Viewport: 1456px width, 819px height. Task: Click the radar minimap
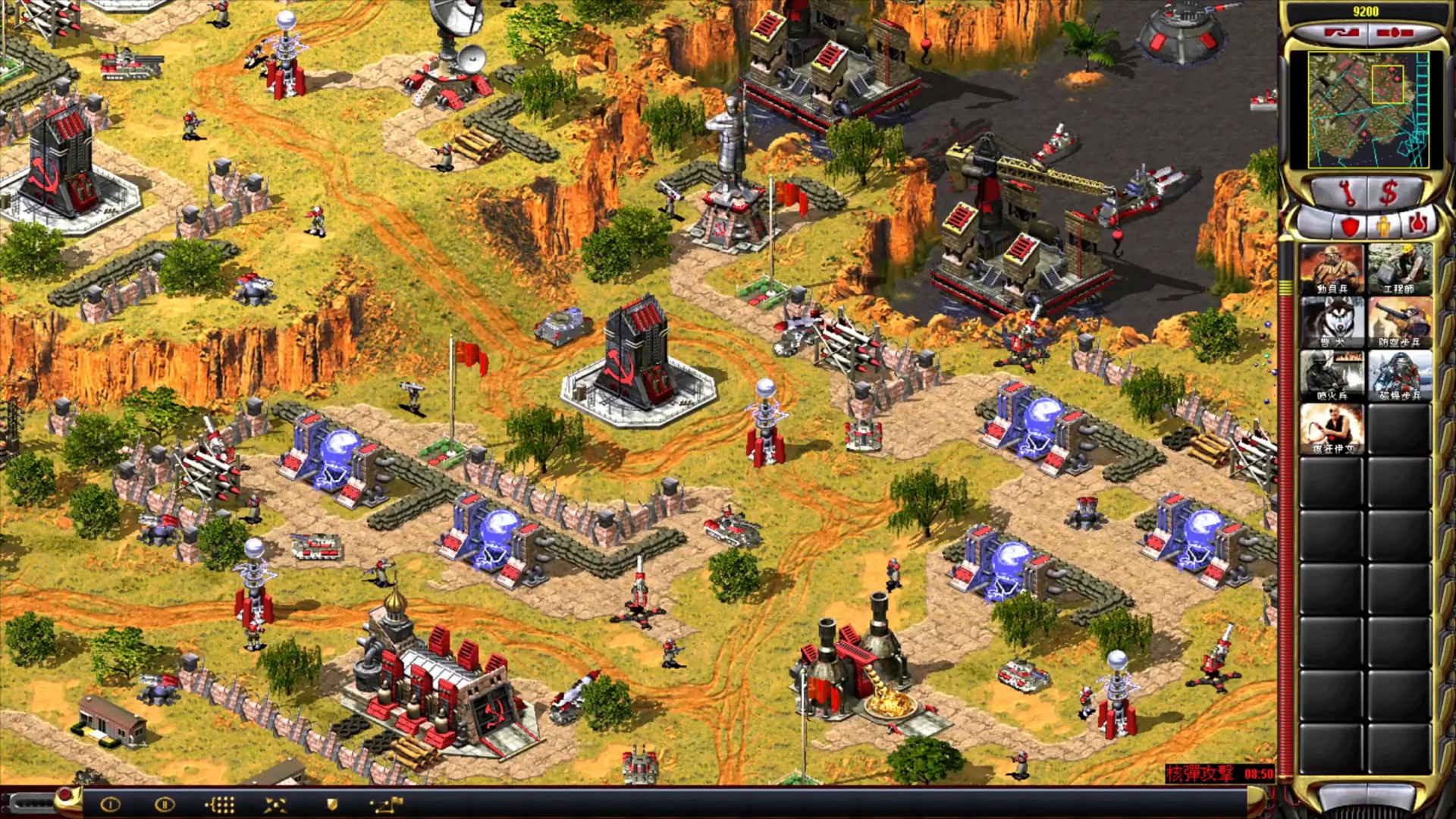click(1368, 109)
